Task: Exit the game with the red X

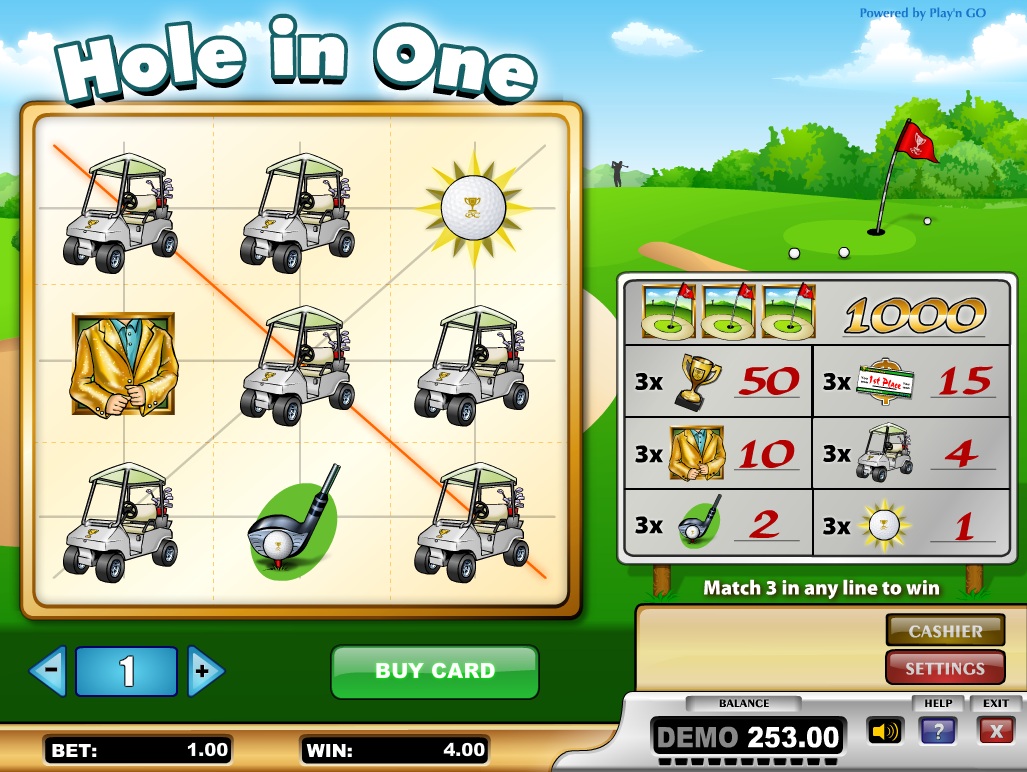Action: pyautogui.click(x=995, y=731)
